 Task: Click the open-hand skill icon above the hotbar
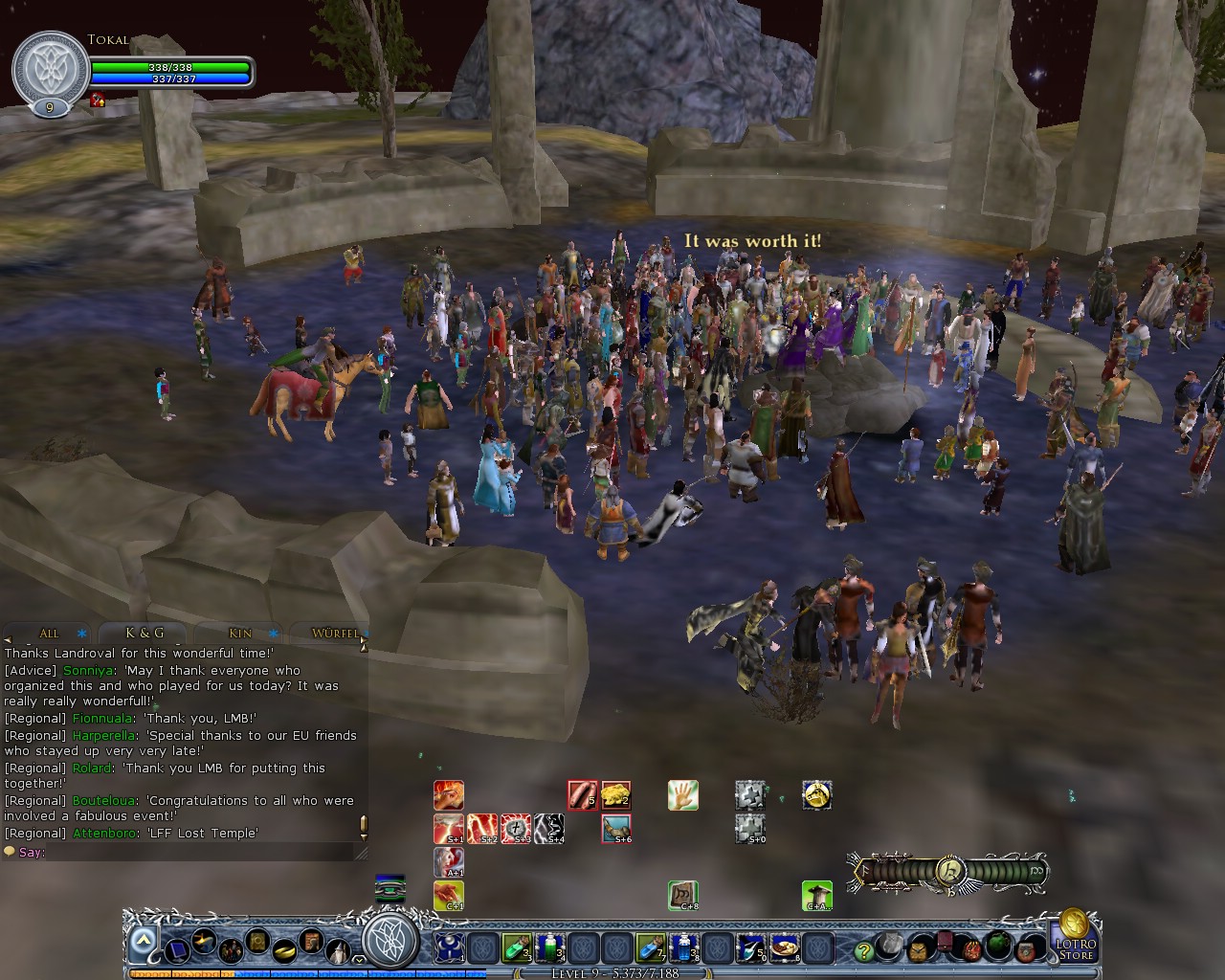pyautogui.click(x=682, y=795)
